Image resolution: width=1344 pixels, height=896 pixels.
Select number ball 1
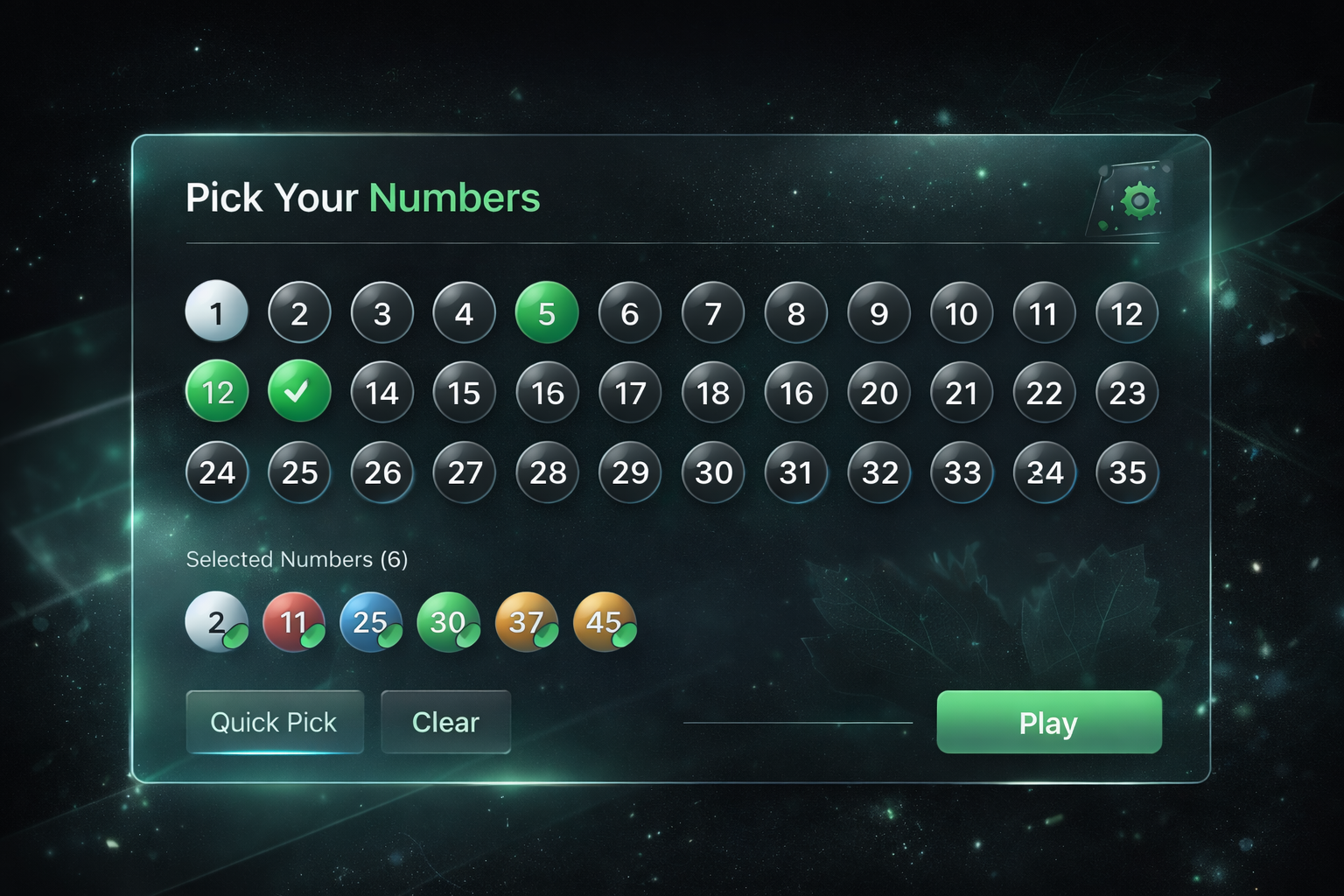pos(216,312)
